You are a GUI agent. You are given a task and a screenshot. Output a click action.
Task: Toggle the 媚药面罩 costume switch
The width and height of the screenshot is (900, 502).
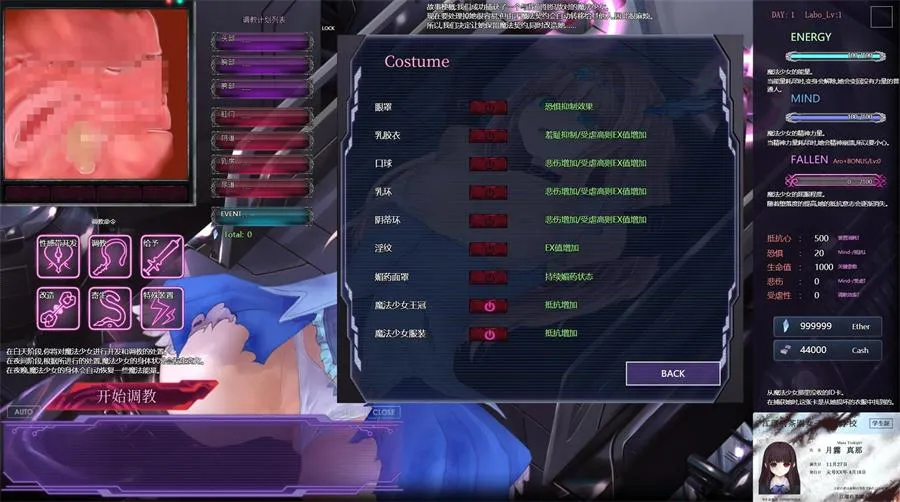point(488,277)
